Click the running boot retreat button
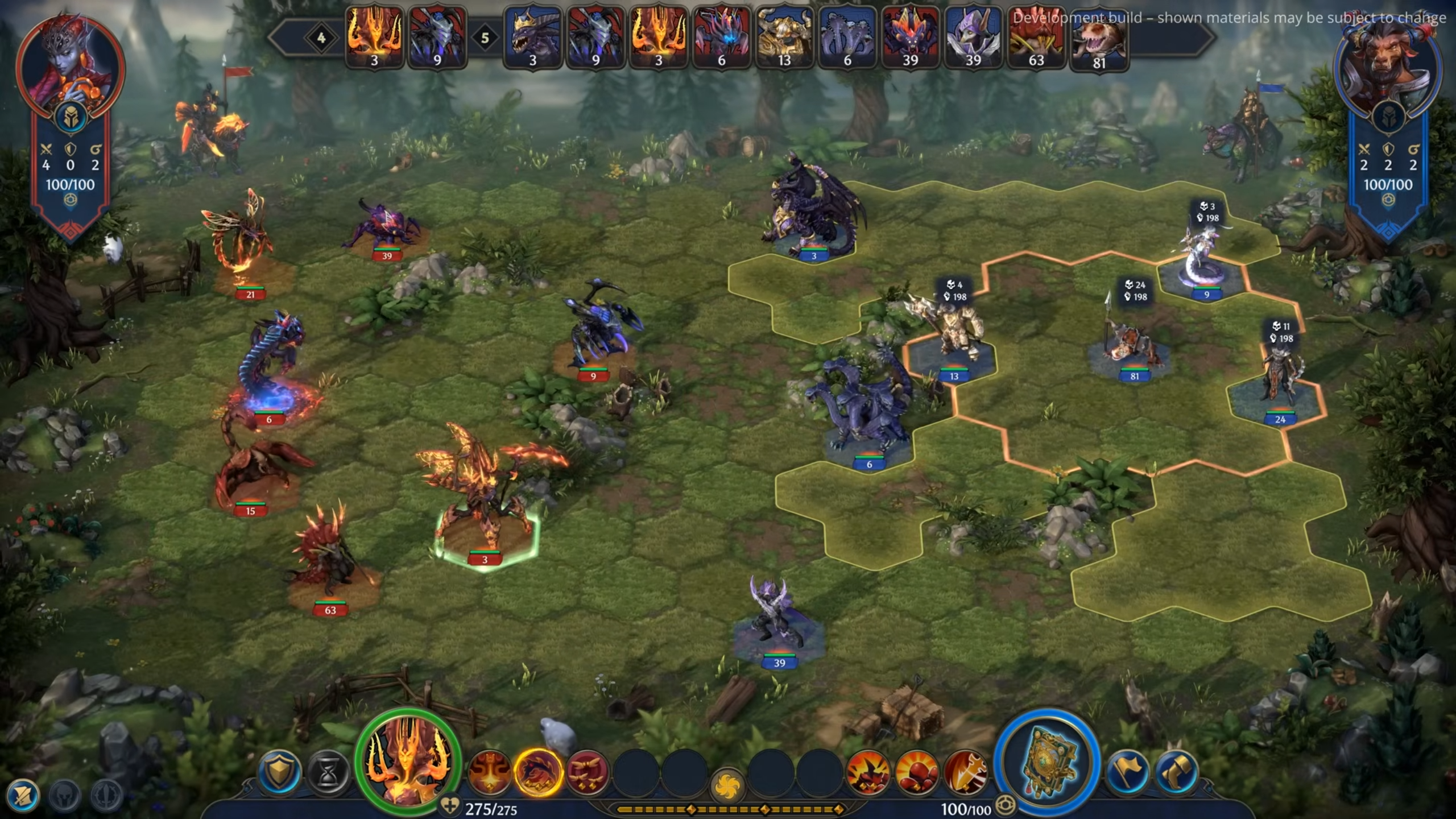Image resolution: width=1456 pixels, height=819 pixels. (x=1177, y=772)
